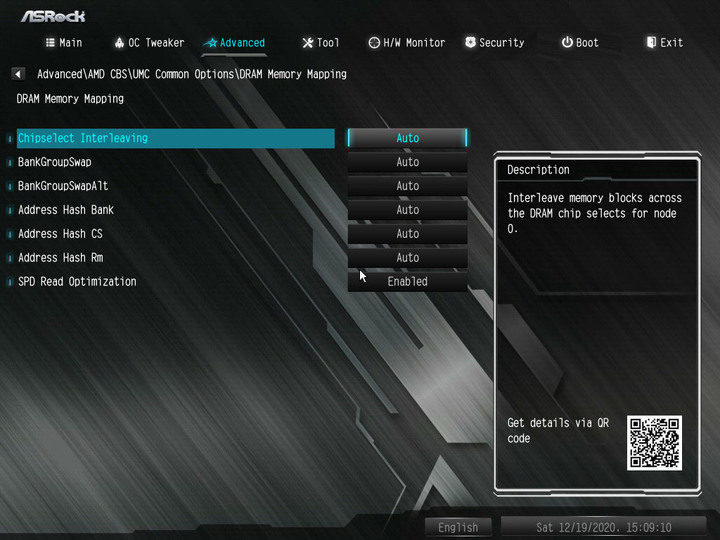Viewport: 720px width, 540px height.
Task: Select the SPD Read Optimization label
Action: point(77,282)
